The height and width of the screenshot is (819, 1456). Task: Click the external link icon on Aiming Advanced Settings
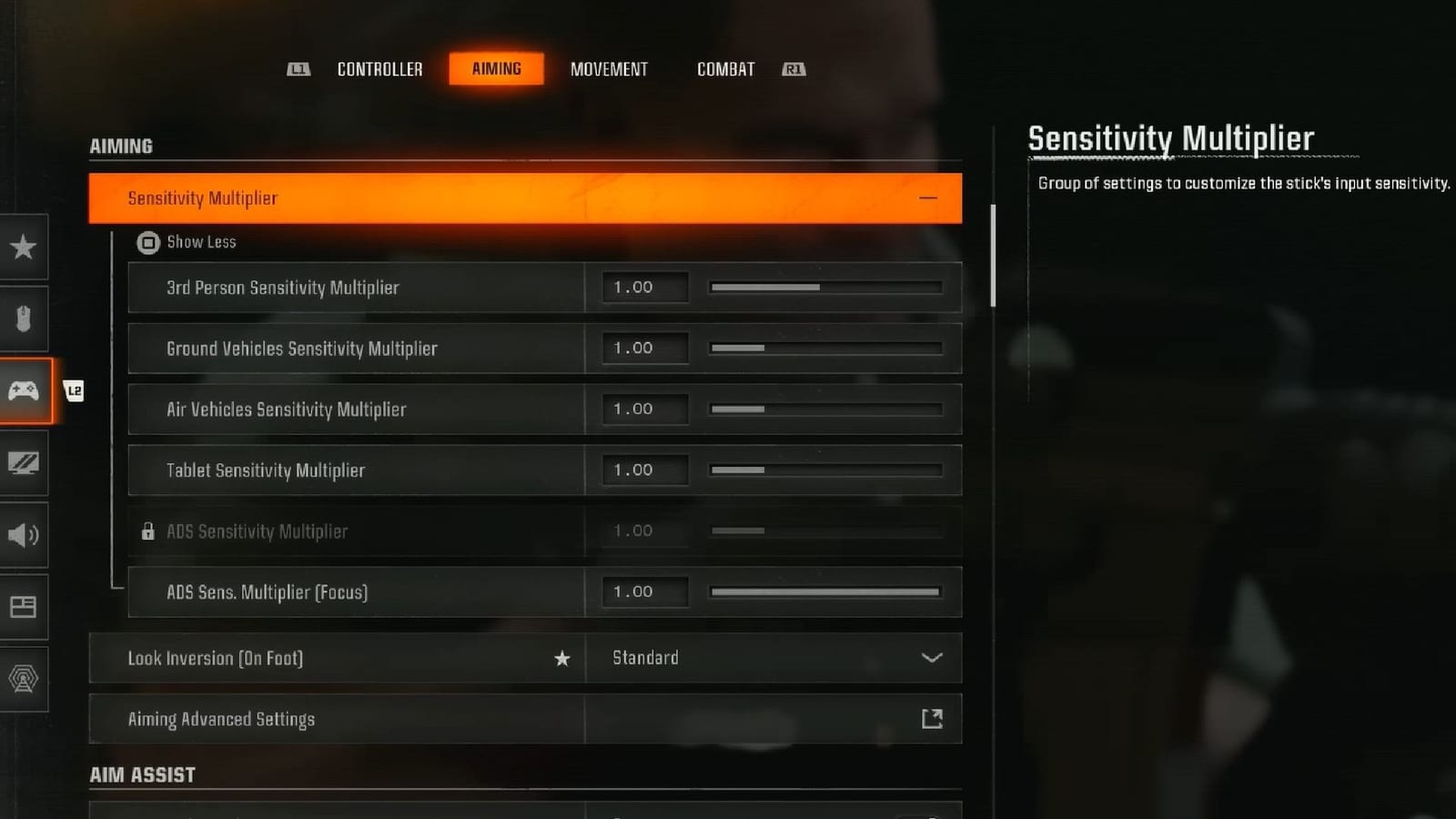932,718
